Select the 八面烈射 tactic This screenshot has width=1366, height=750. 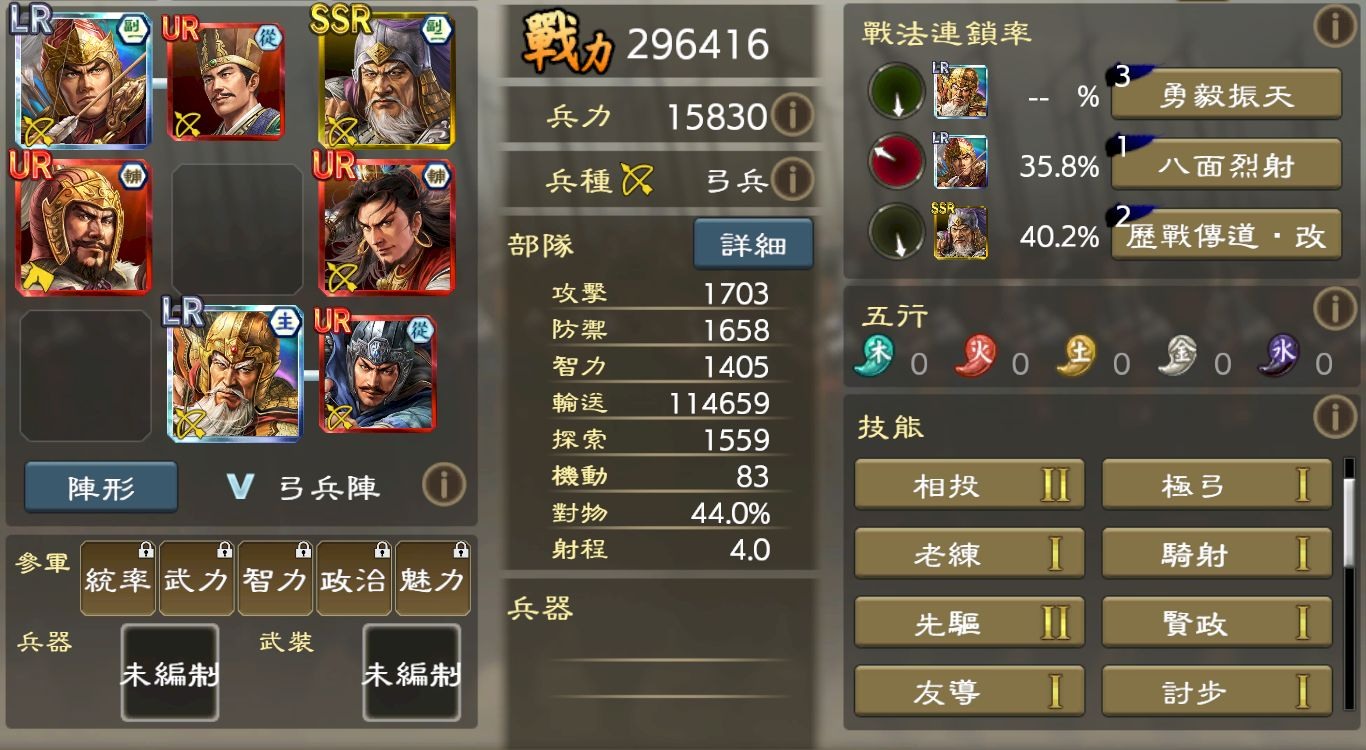(1225, 165)
